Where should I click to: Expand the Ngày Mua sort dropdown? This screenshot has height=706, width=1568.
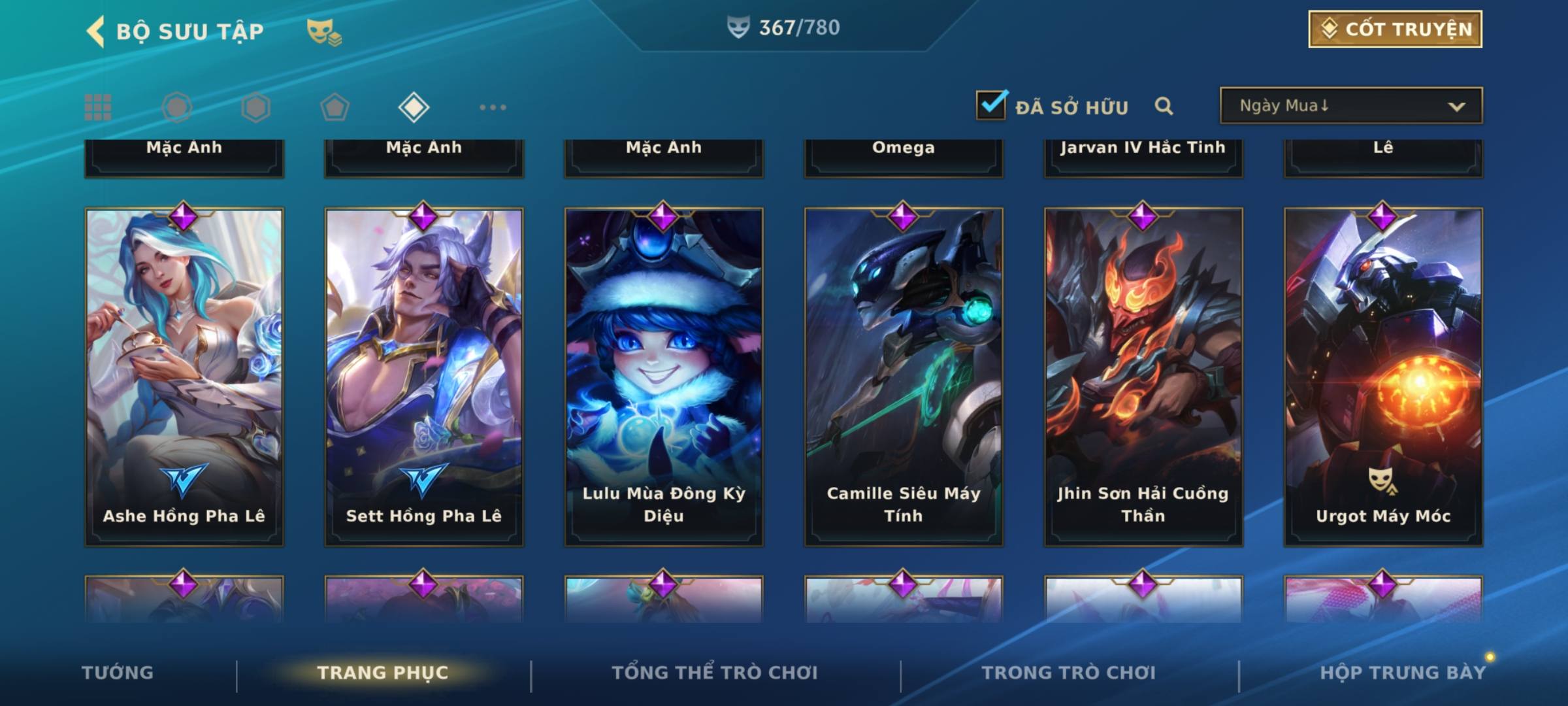click(1350, 106)
